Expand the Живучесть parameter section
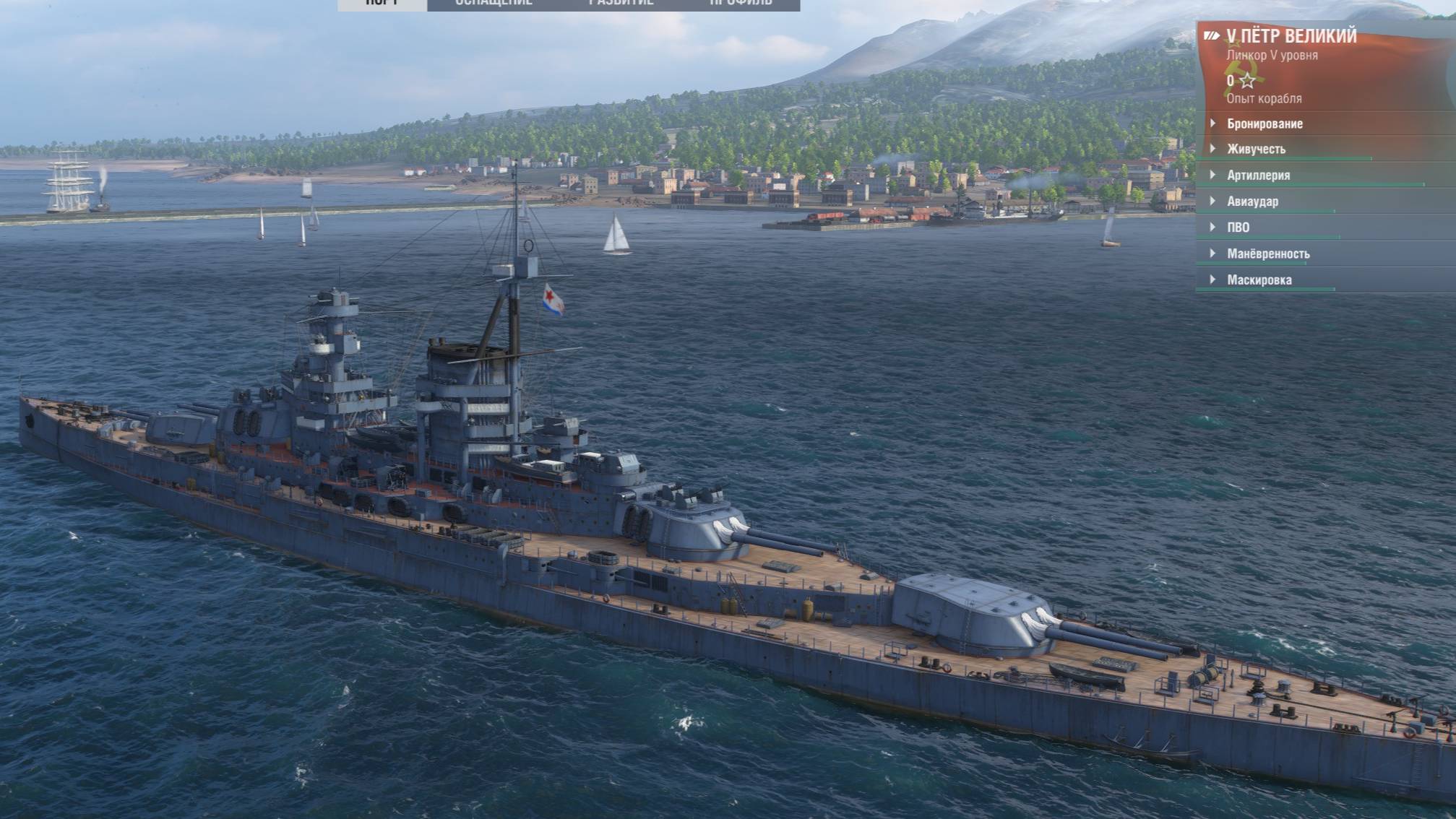This screenshot has height=819, width=1456. (1256, 149)
